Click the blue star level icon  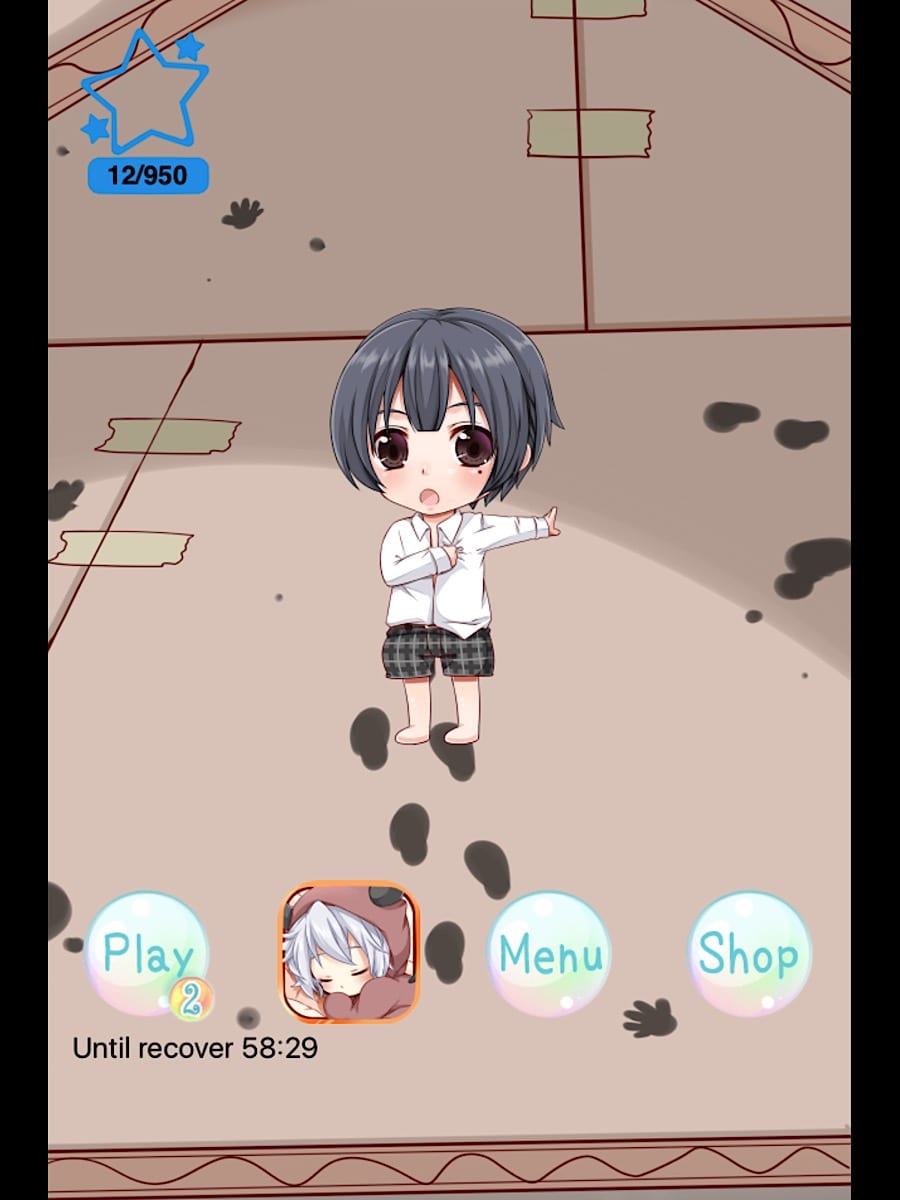[145, 93]
